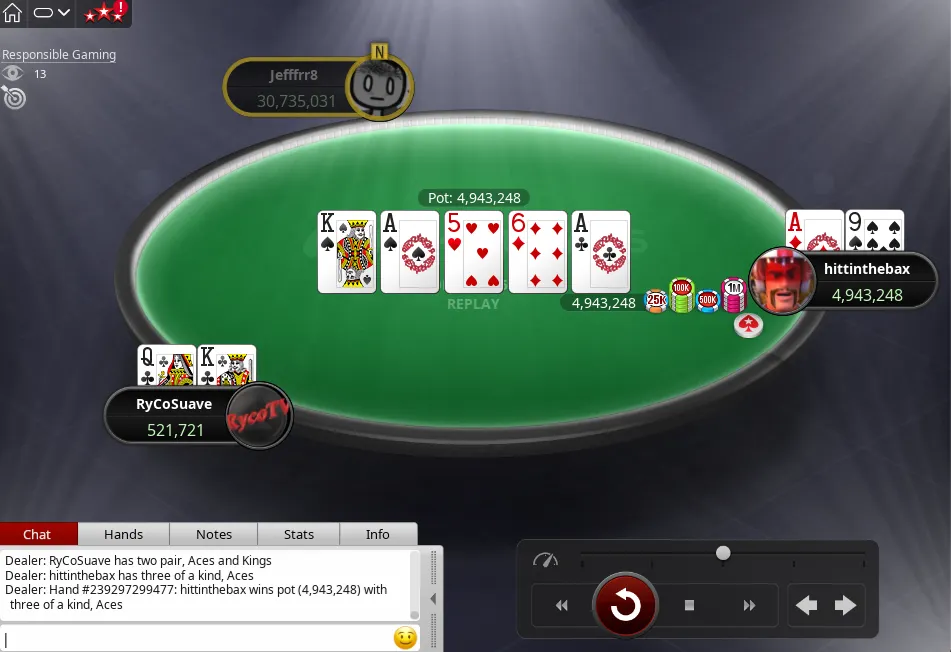
Task: Switch to the Hands tab
Action: tap(123, 534)
